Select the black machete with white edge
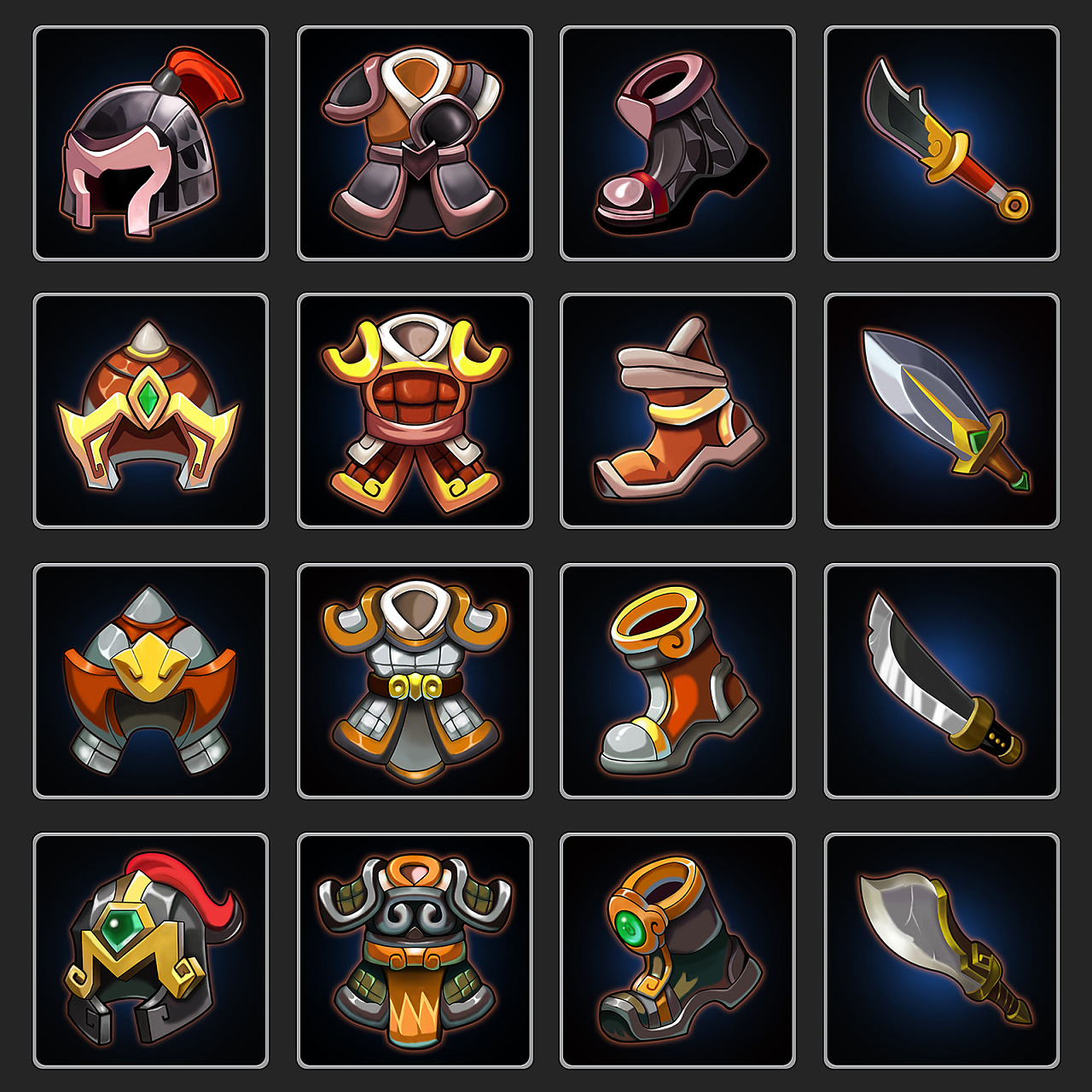This screenshot has width=1092, height=1092. [x=942, y=678]
